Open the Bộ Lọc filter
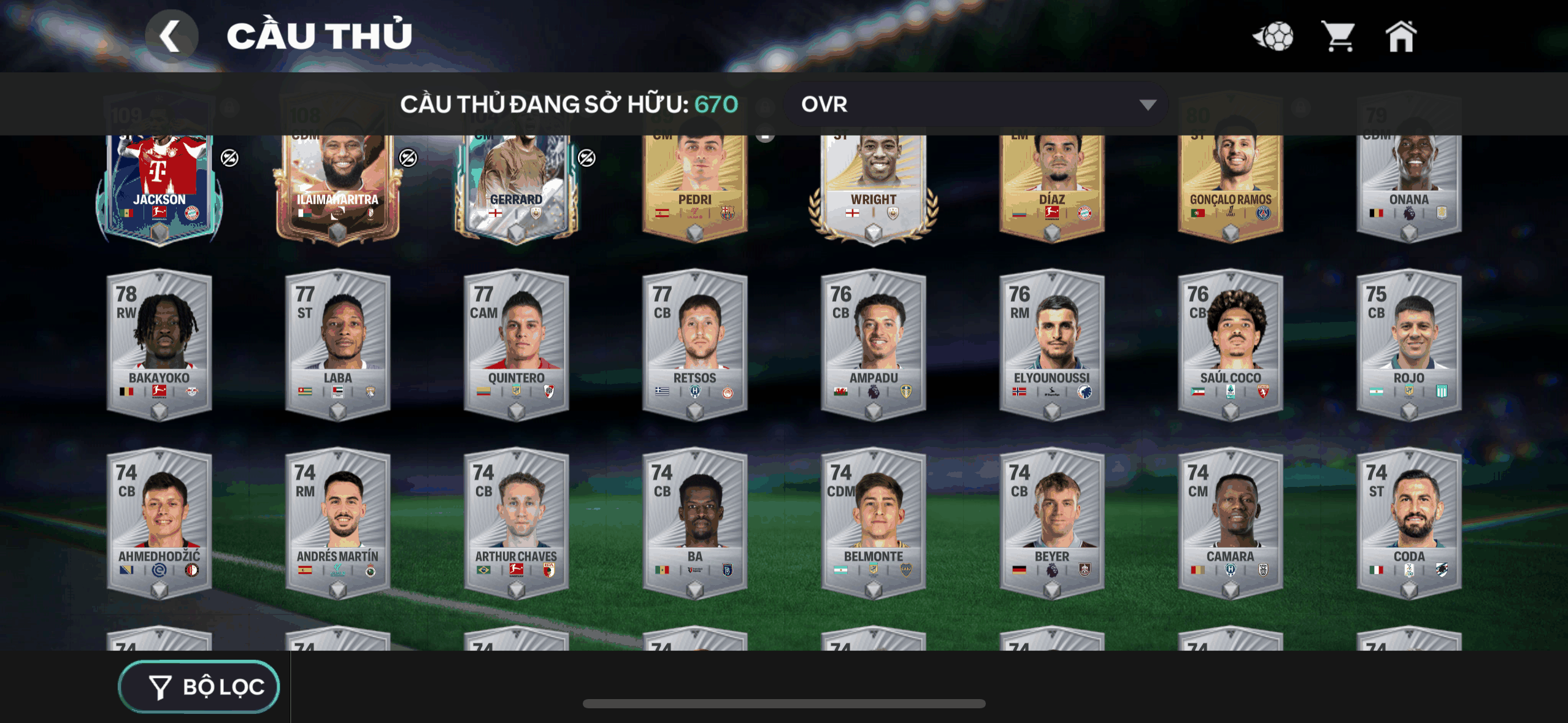The width and height of the screenshot is (1568, 723). click(x=199, y=687)
